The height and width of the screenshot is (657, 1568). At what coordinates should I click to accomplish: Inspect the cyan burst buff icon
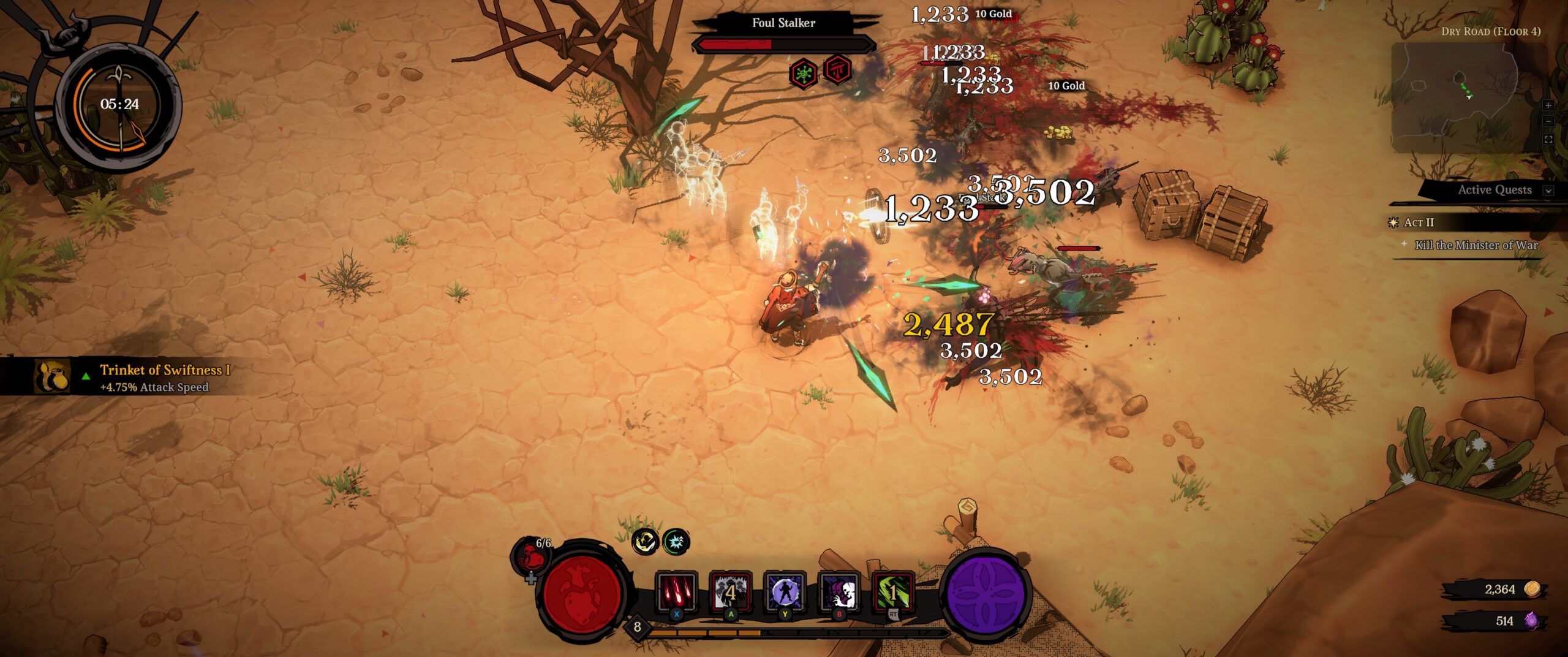coord(676,542)
